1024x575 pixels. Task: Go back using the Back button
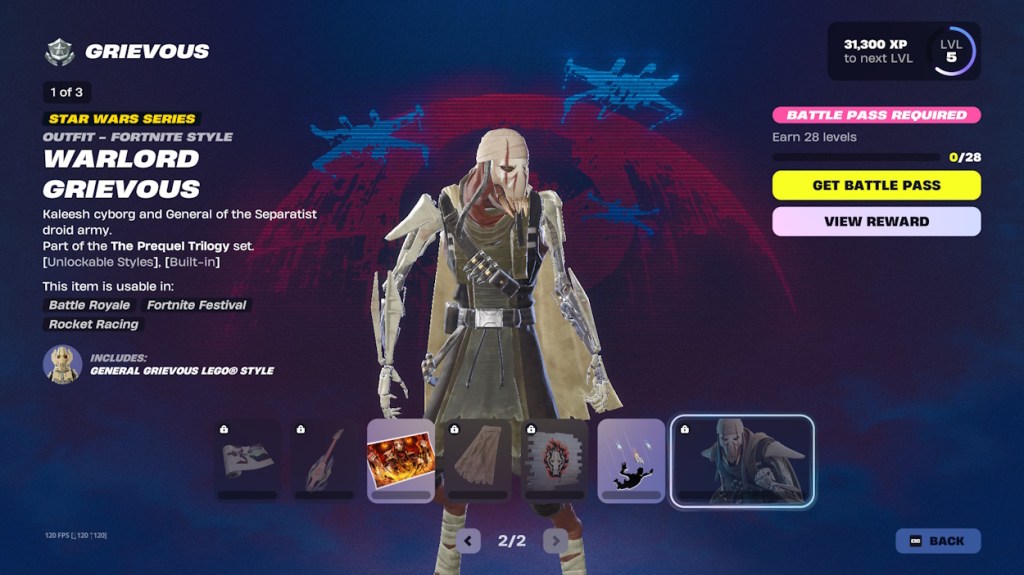click(937, 541)
